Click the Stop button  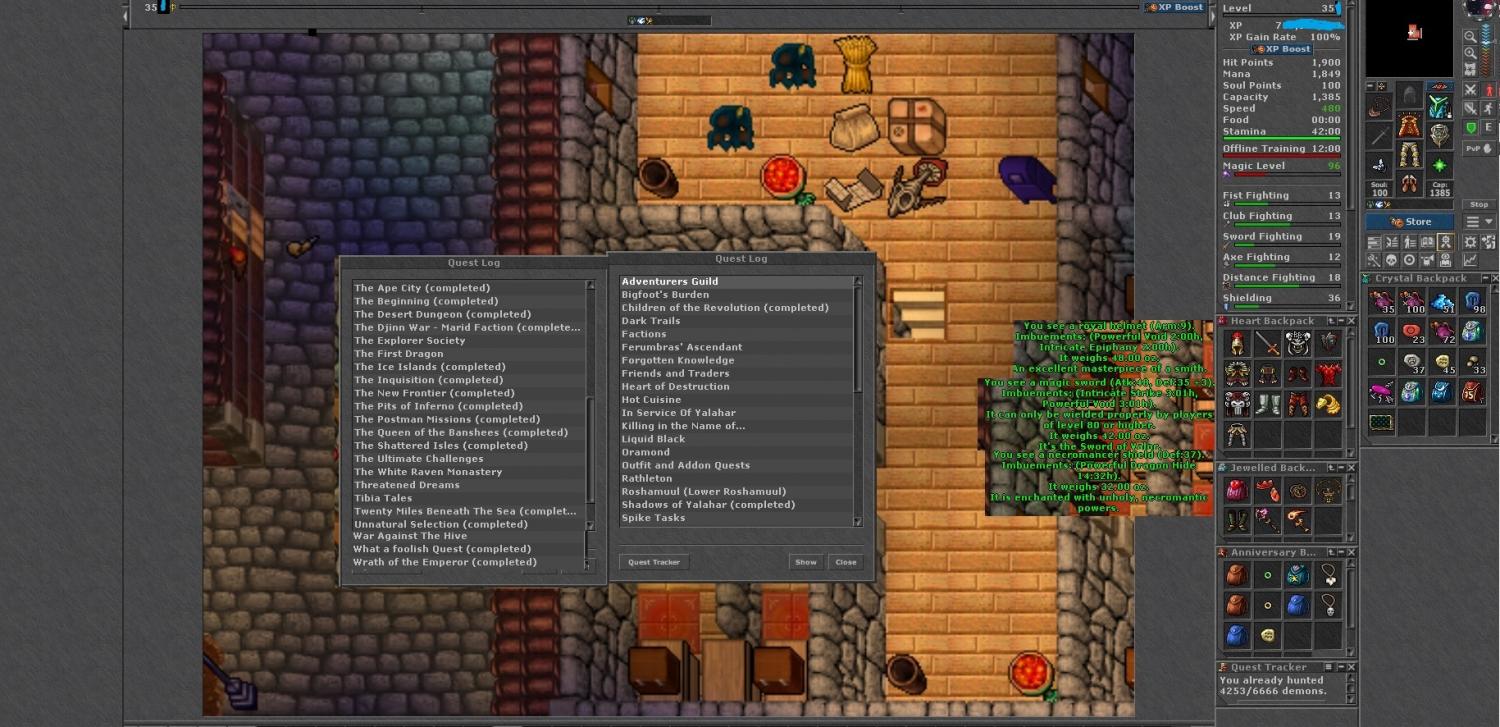tap(1479, 205)
